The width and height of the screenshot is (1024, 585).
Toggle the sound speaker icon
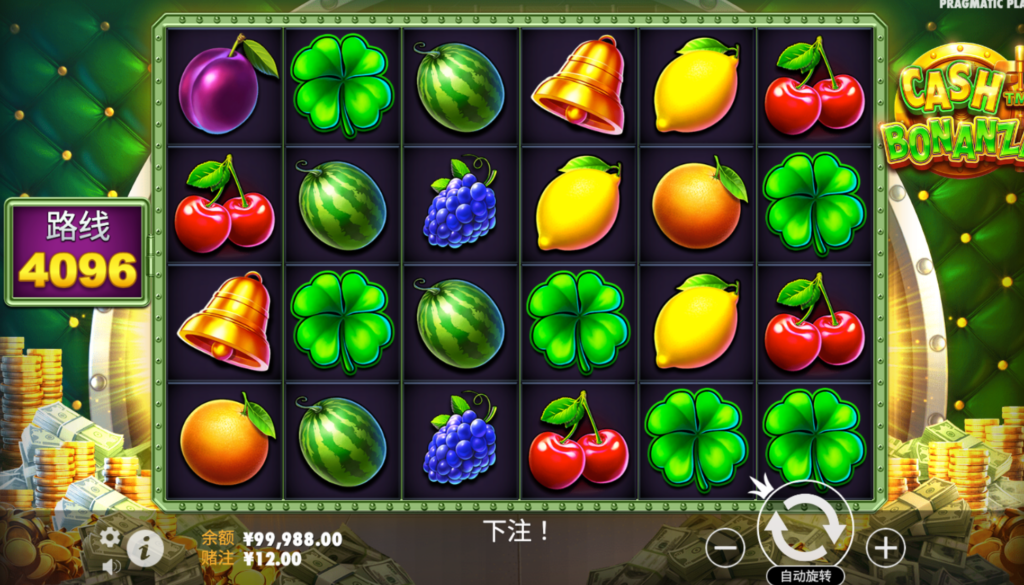[110, 567]
